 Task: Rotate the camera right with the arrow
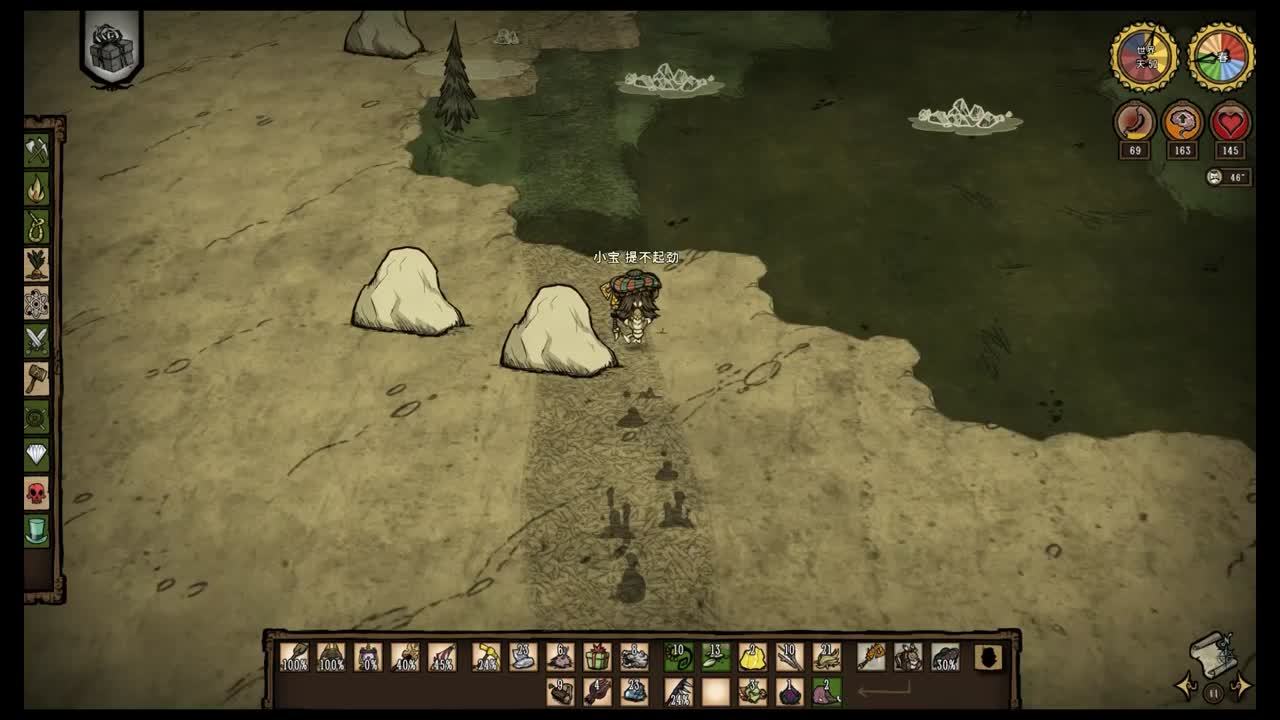point(1240,688)
